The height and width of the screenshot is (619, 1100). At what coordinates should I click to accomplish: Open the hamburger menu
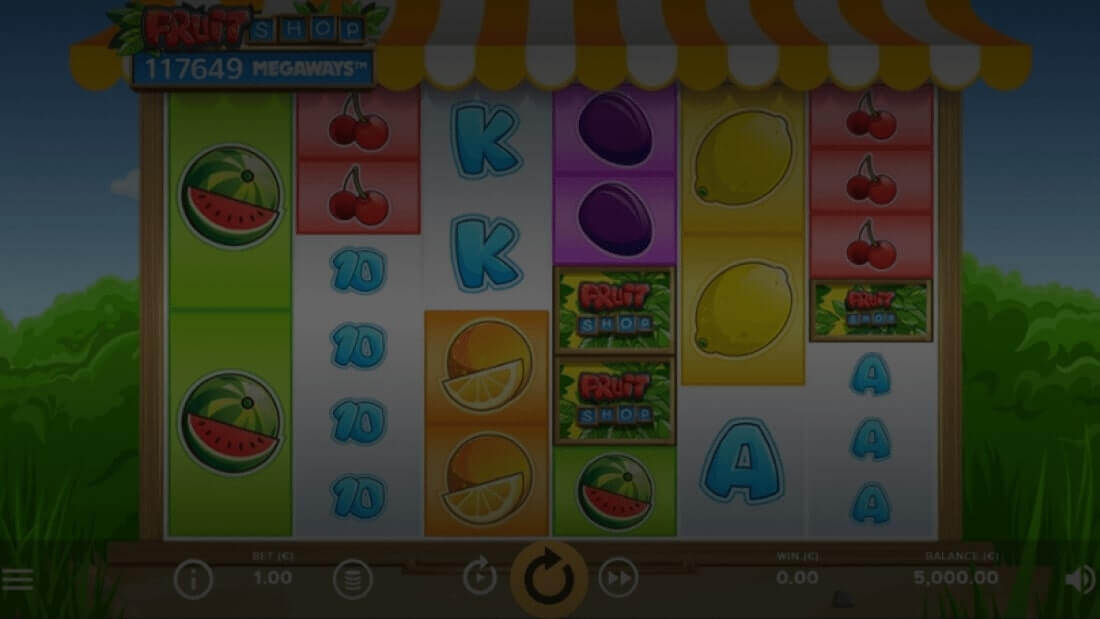[x=16, y=579]
